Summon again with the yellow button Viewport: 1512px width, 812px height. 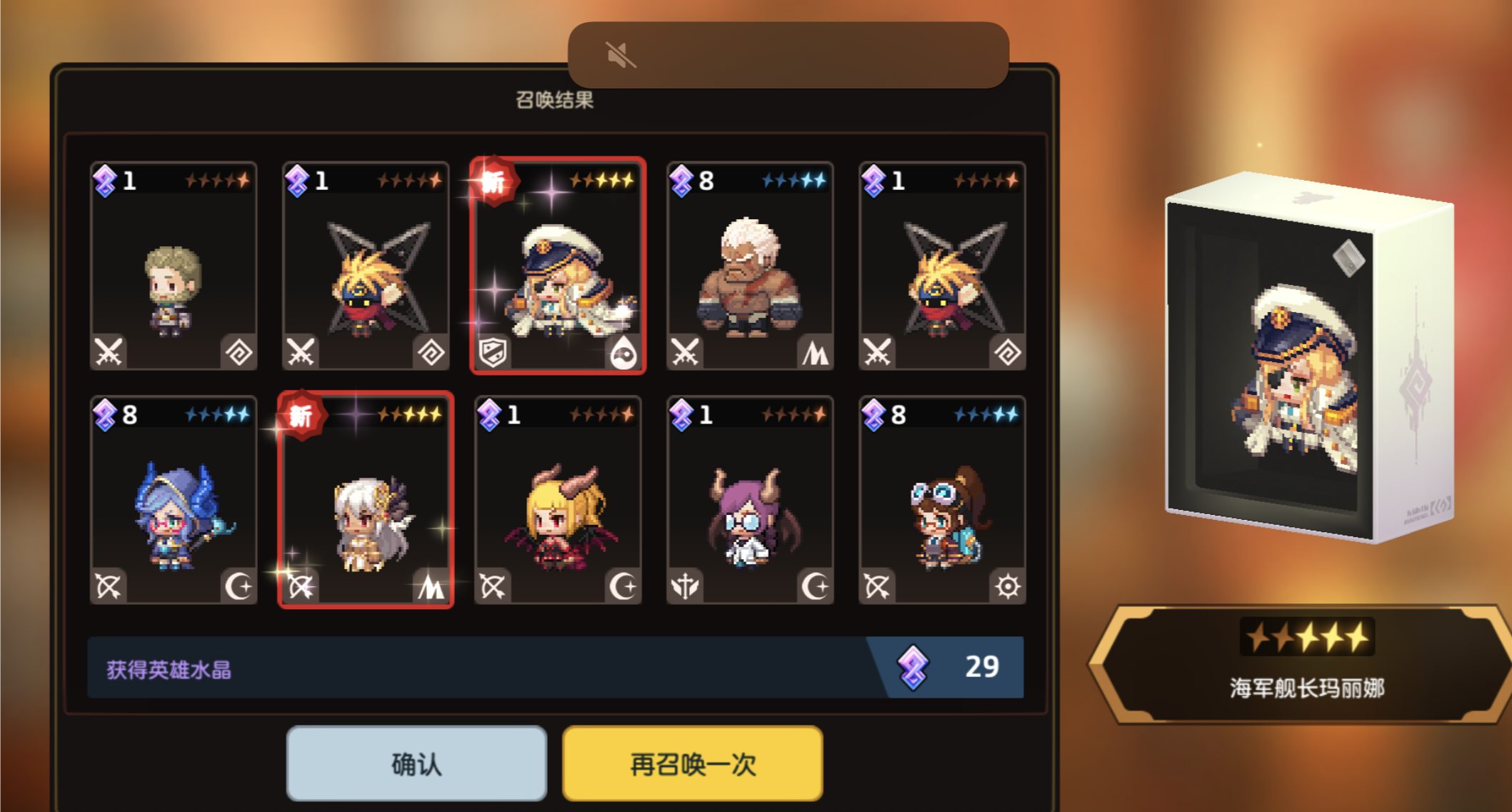[692, 763]
